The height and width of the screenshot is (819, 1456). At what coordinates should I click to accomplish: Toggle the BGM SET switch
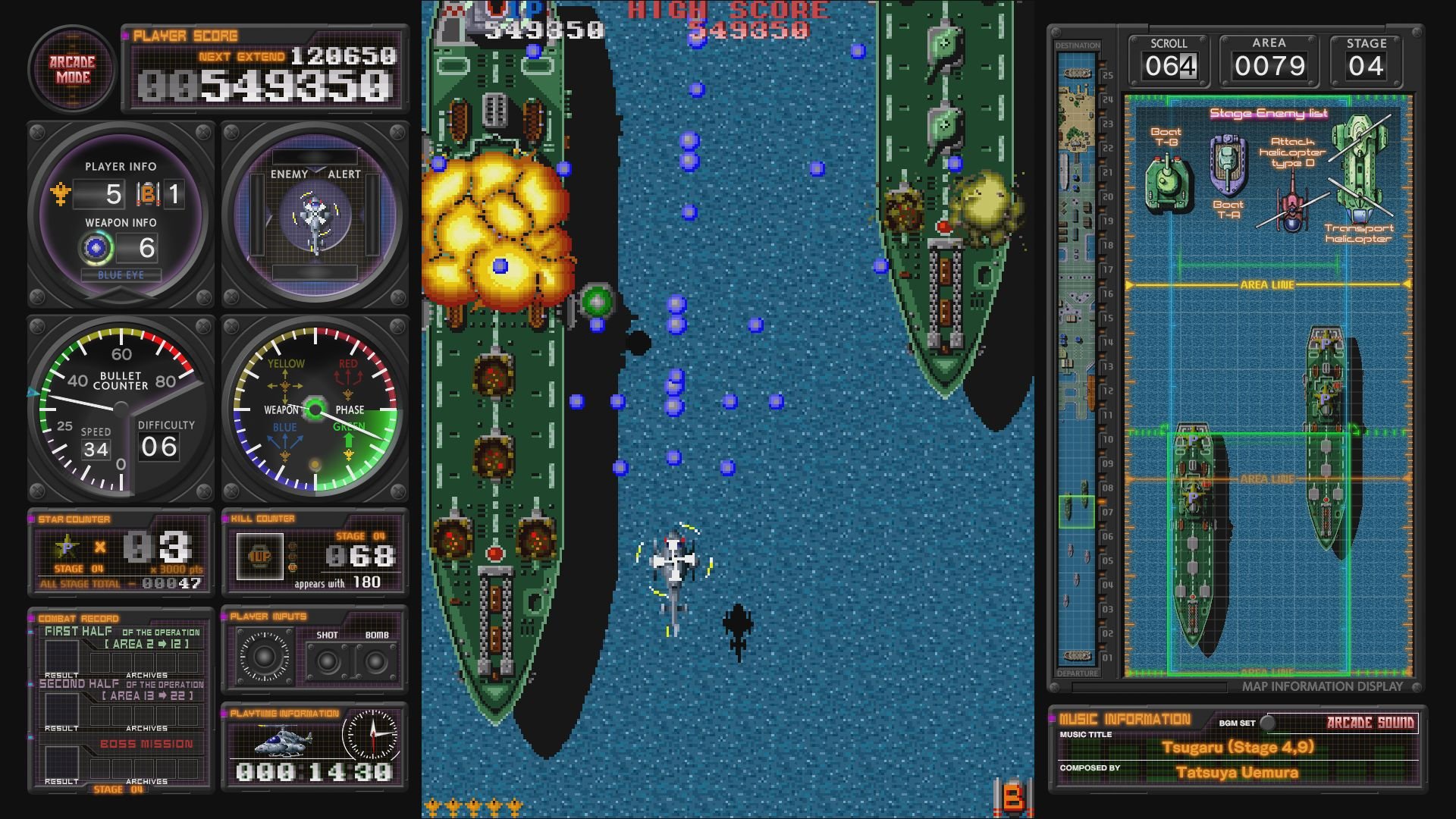click(1266, 723)
